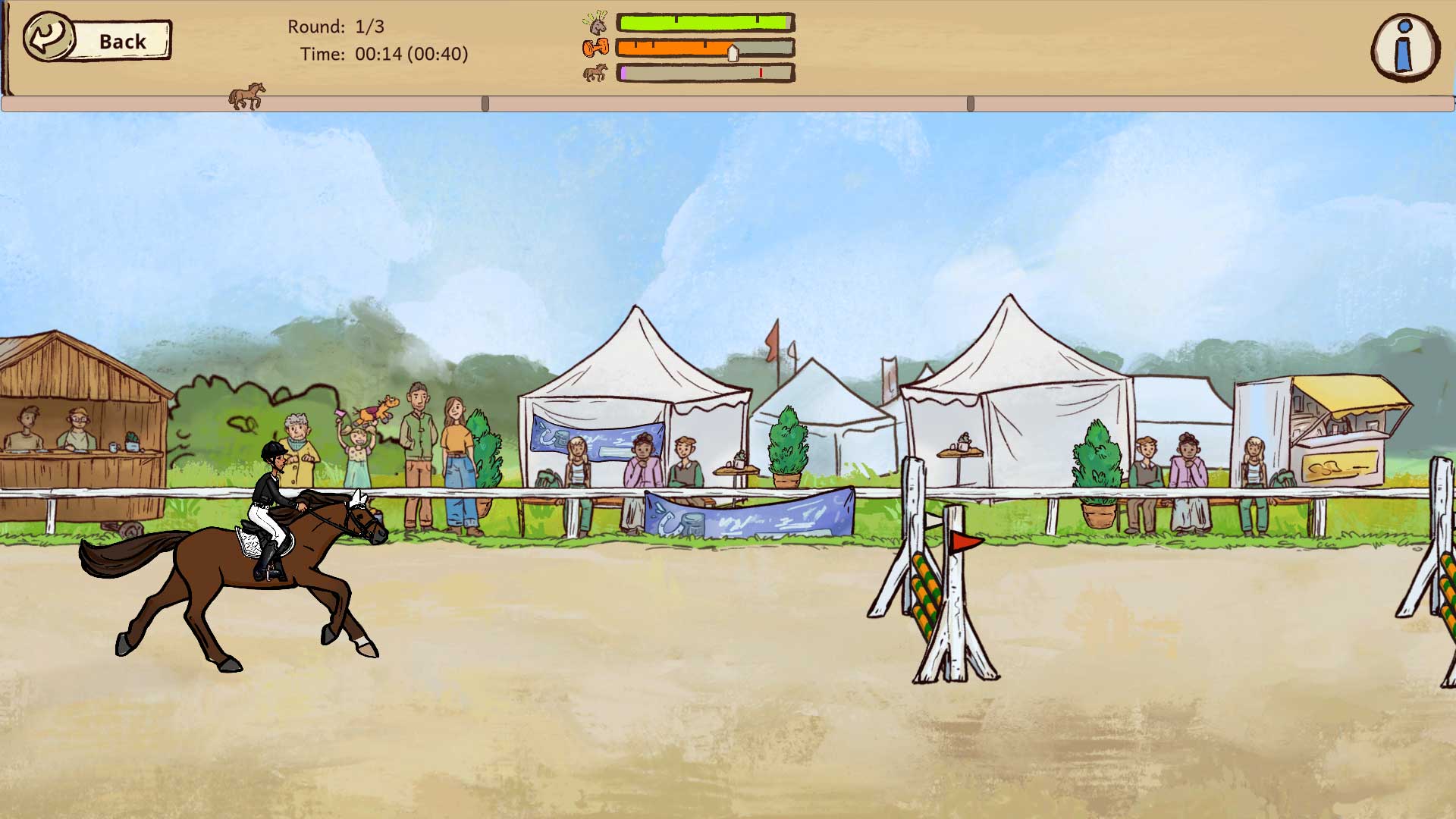The width and height of the screenshot is (1456, 819).
Task: Click the red flag on the jump obstacle
Action: click(x=963, y=543)
